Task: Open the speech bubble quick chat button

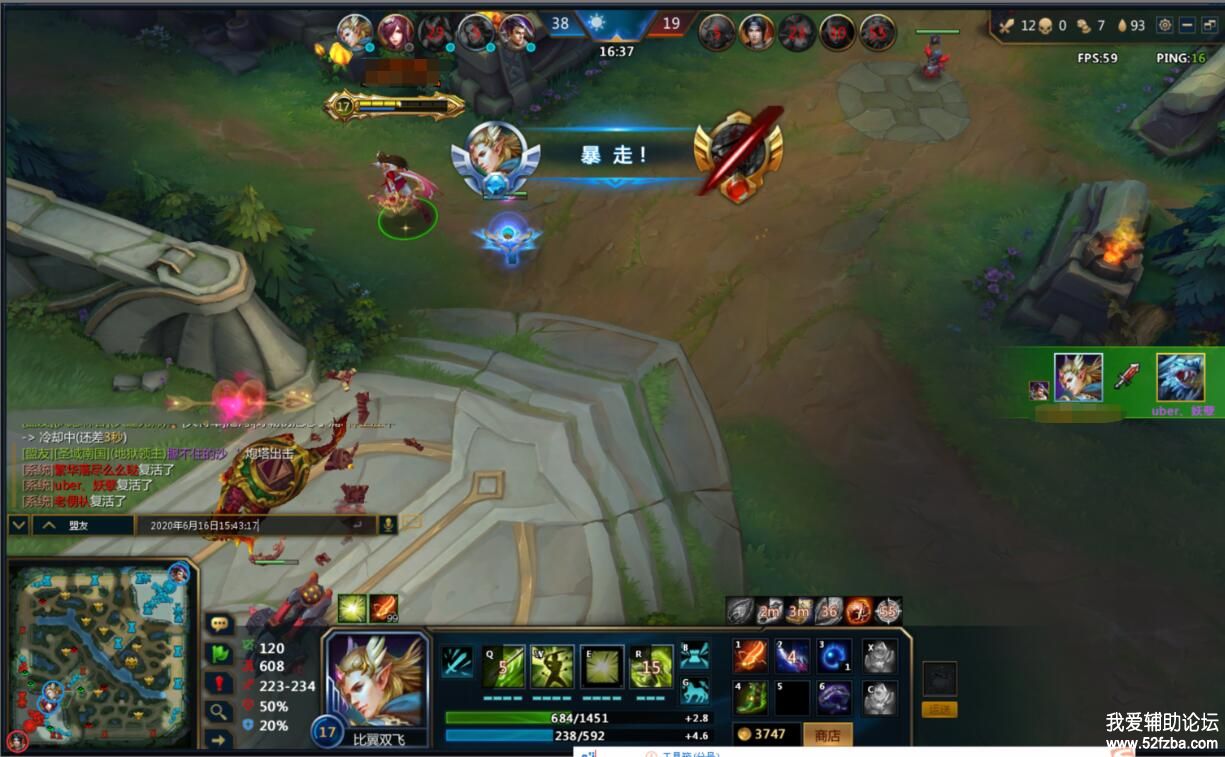Action: [x=219, y=624]
